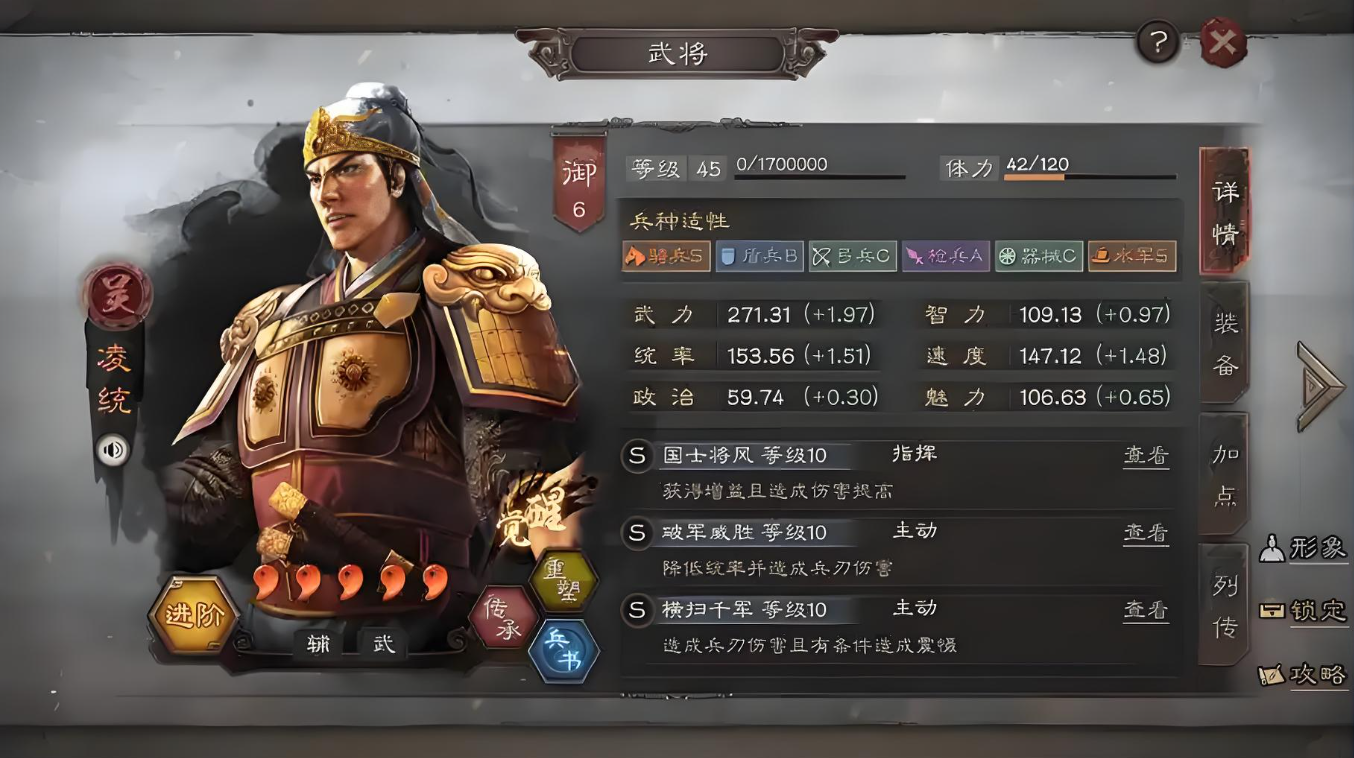Click 查看 link for 国士将风 skill

[1146, 455]
